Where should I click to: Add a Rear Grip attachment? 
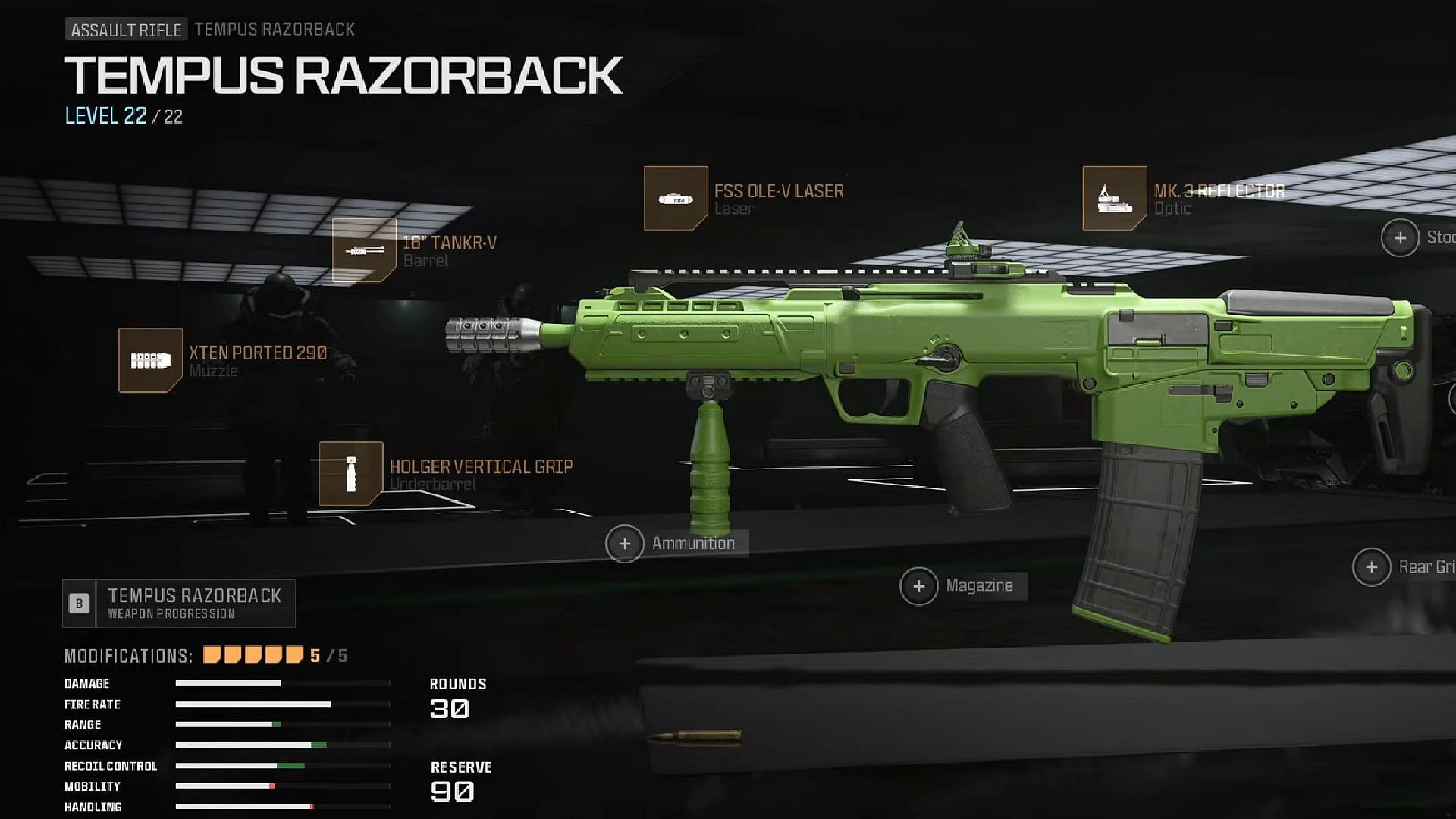pyautogui.click(x=1371, y=567)
